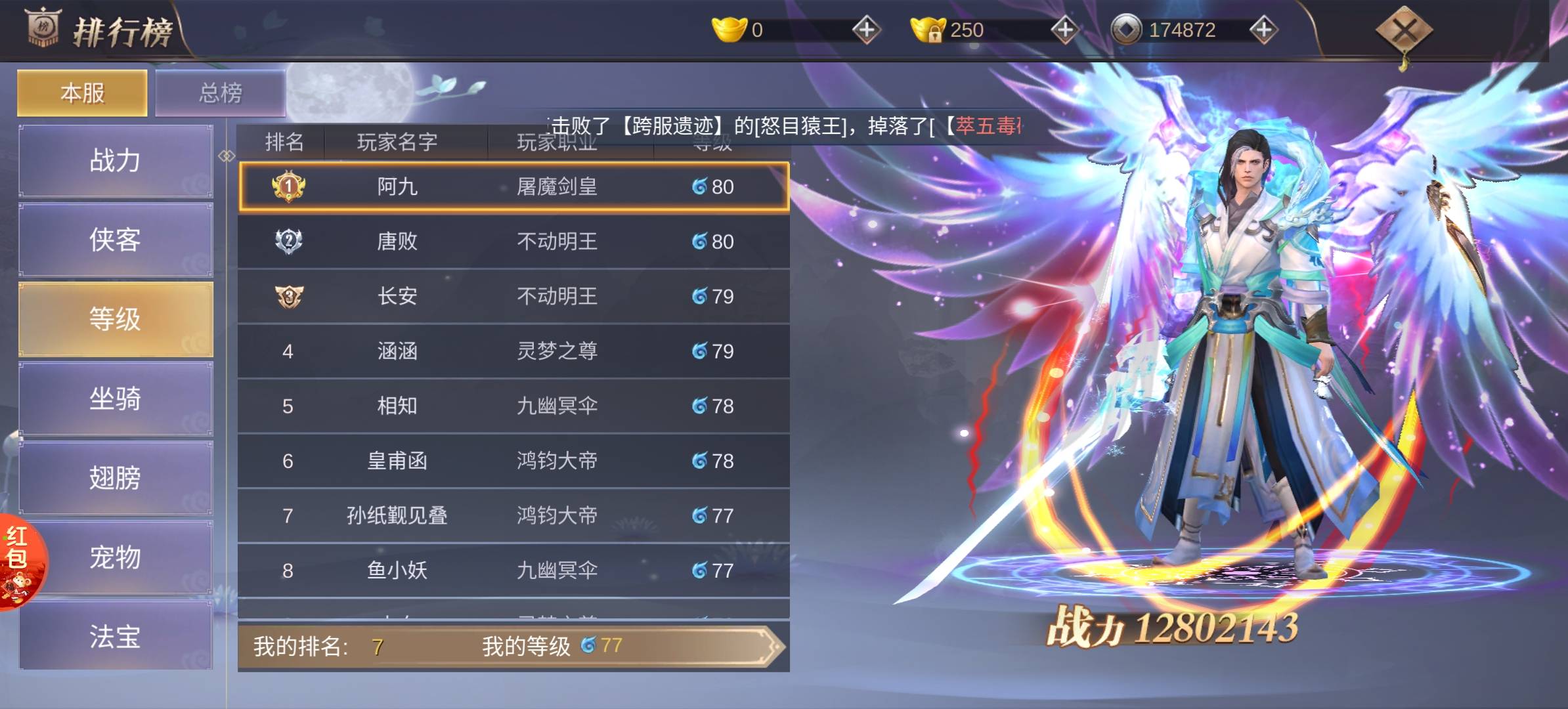
Task: Open the 总榜 overall ranking tab
Action: 220,93
